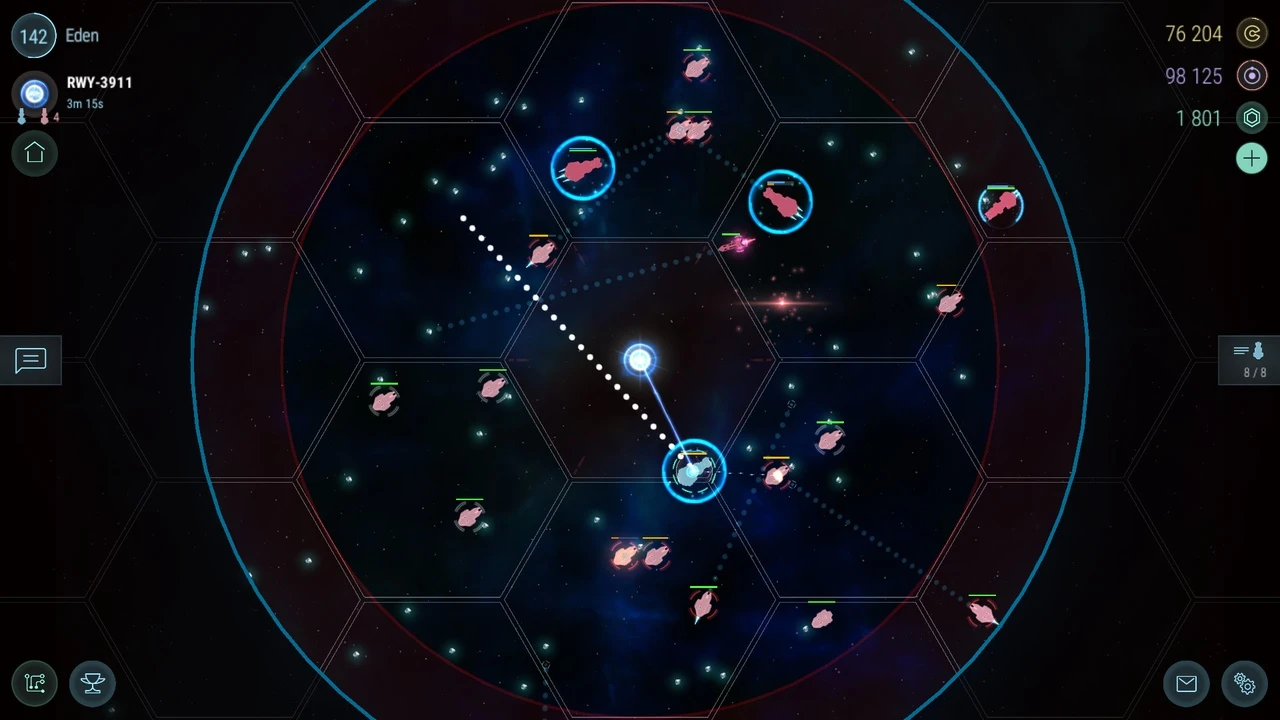1280x720 pixels.
Task: Open the trophy leaderboard screen
Action: point(92,684)
